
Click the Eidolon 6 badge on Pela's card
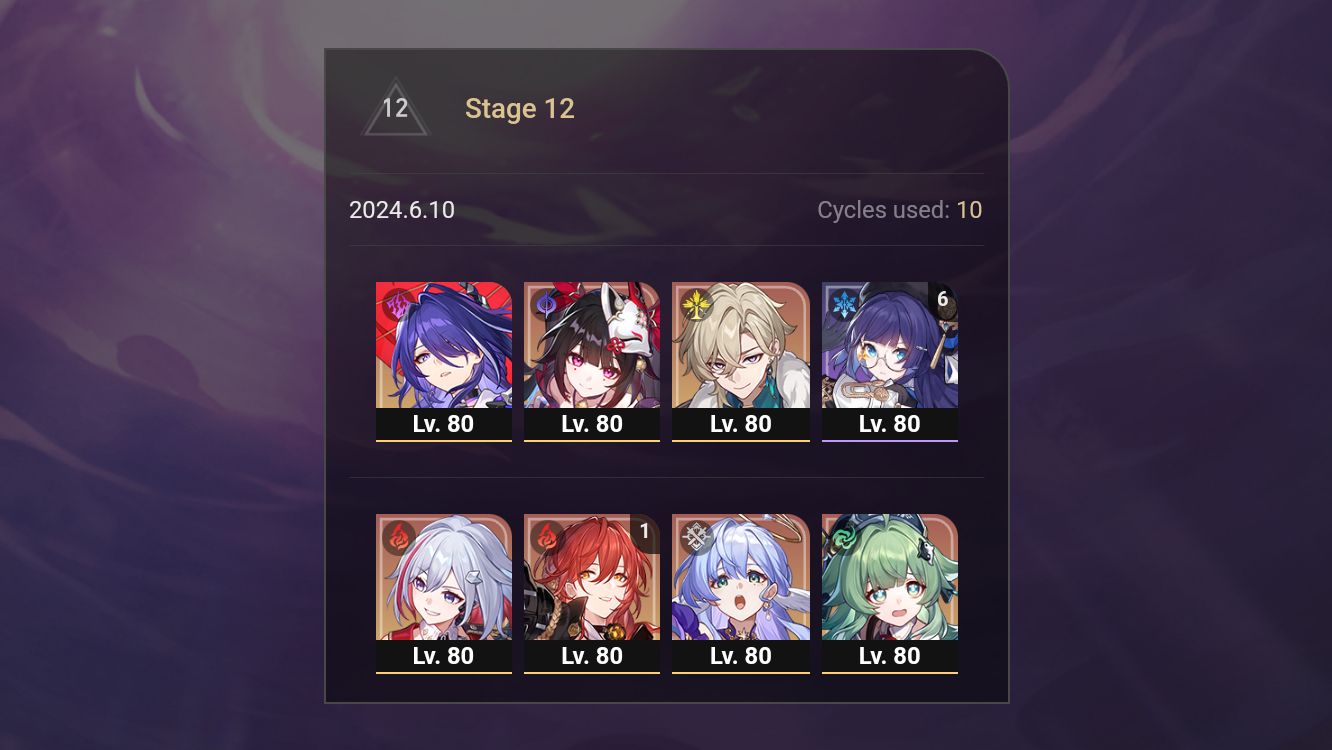(x=941, y=297)
